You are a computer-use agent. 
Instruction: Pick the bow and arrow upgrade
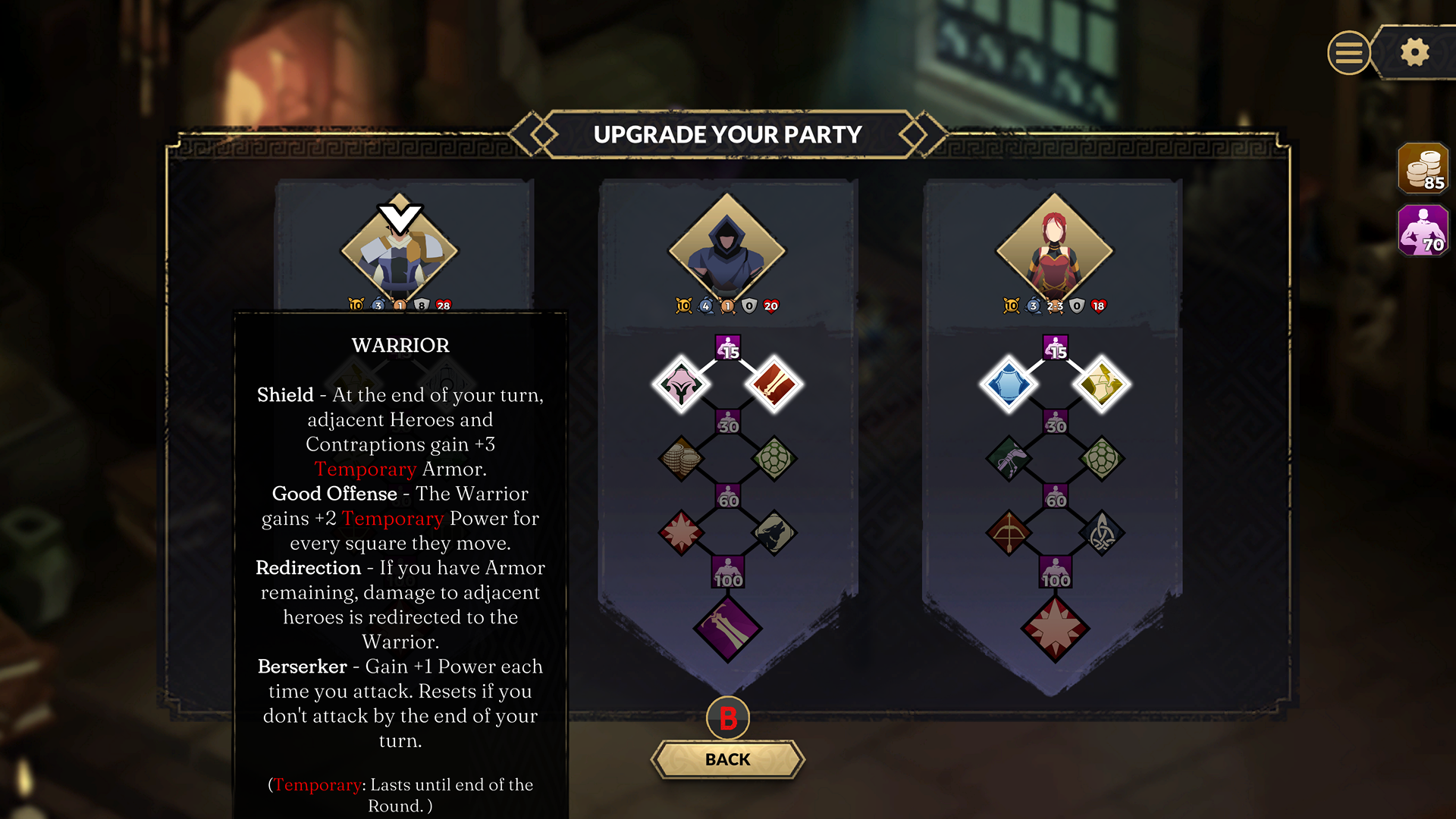tap(1009, 532)
